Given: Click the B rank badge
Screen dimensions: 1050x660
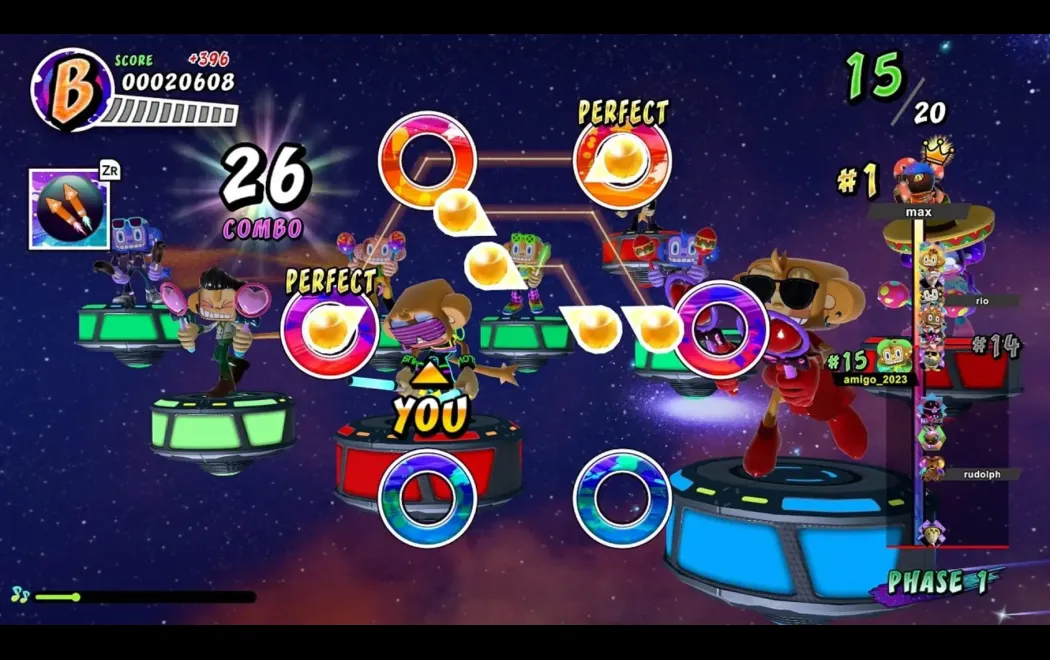Looking at the screenshot, I should click(x=71, y=90).
